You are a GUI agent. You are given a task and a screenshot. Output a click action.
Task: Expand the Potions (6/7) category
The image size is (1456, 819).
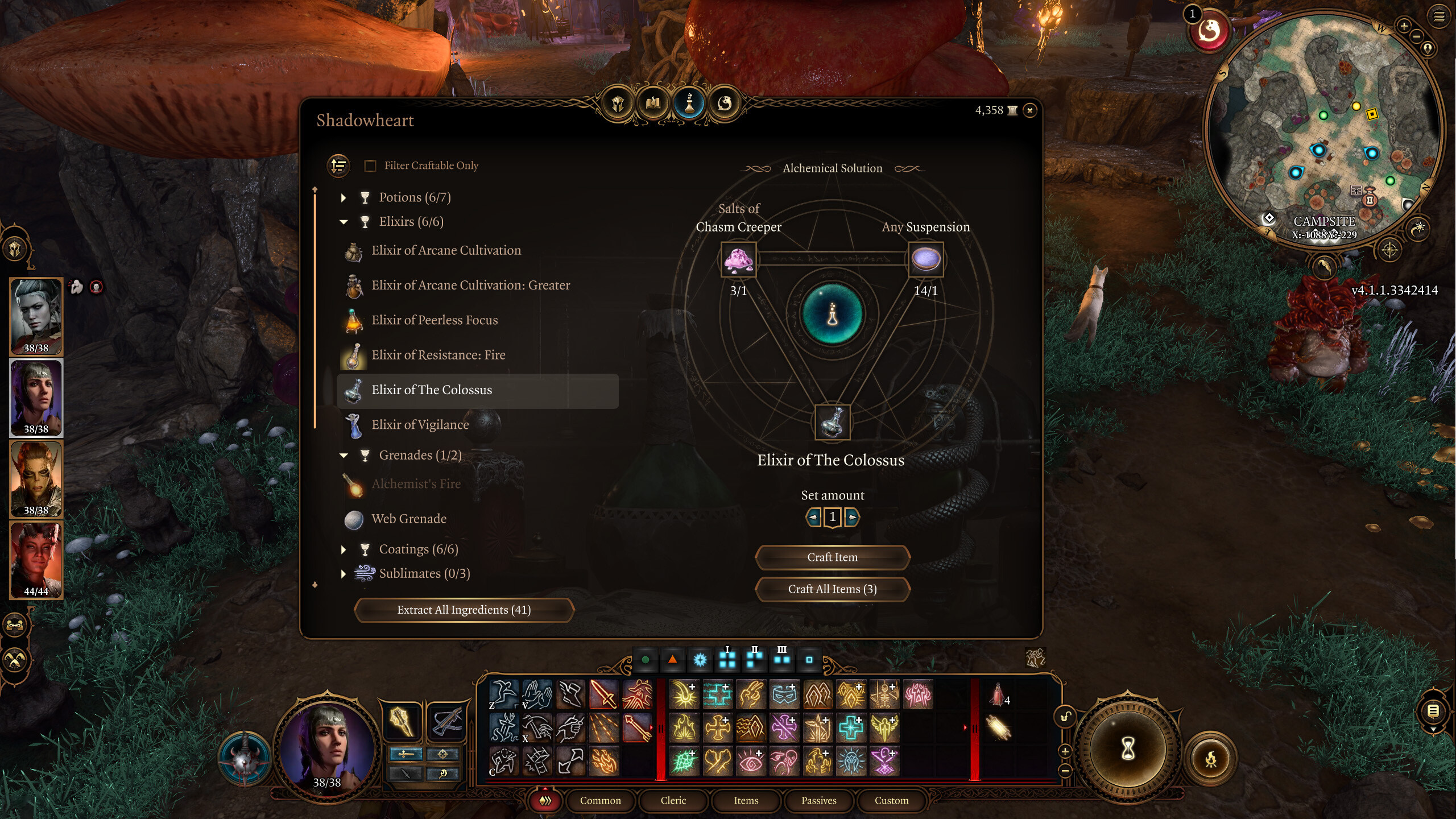(343, 197)
